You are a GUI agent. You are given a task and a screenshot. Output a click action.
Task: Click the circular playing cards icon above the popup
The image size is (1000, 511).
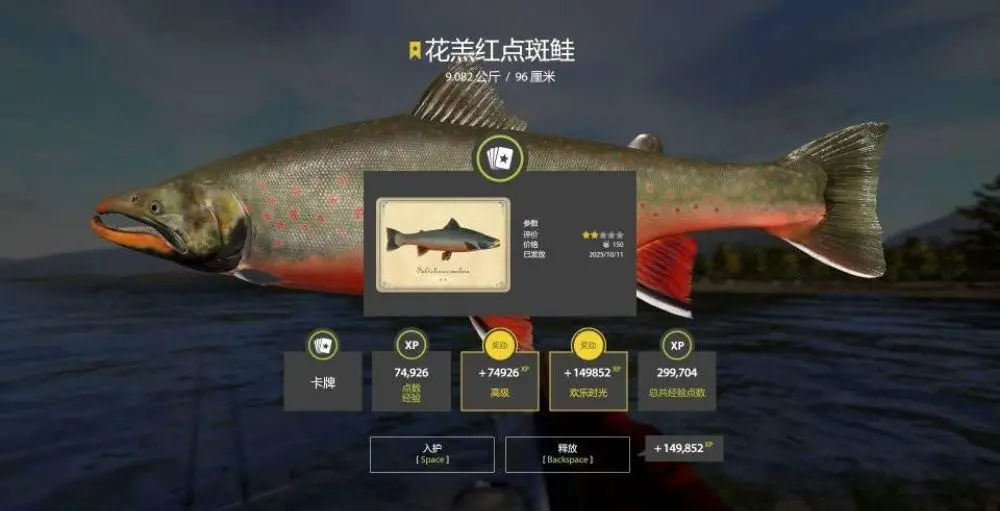tap(499, 159)
